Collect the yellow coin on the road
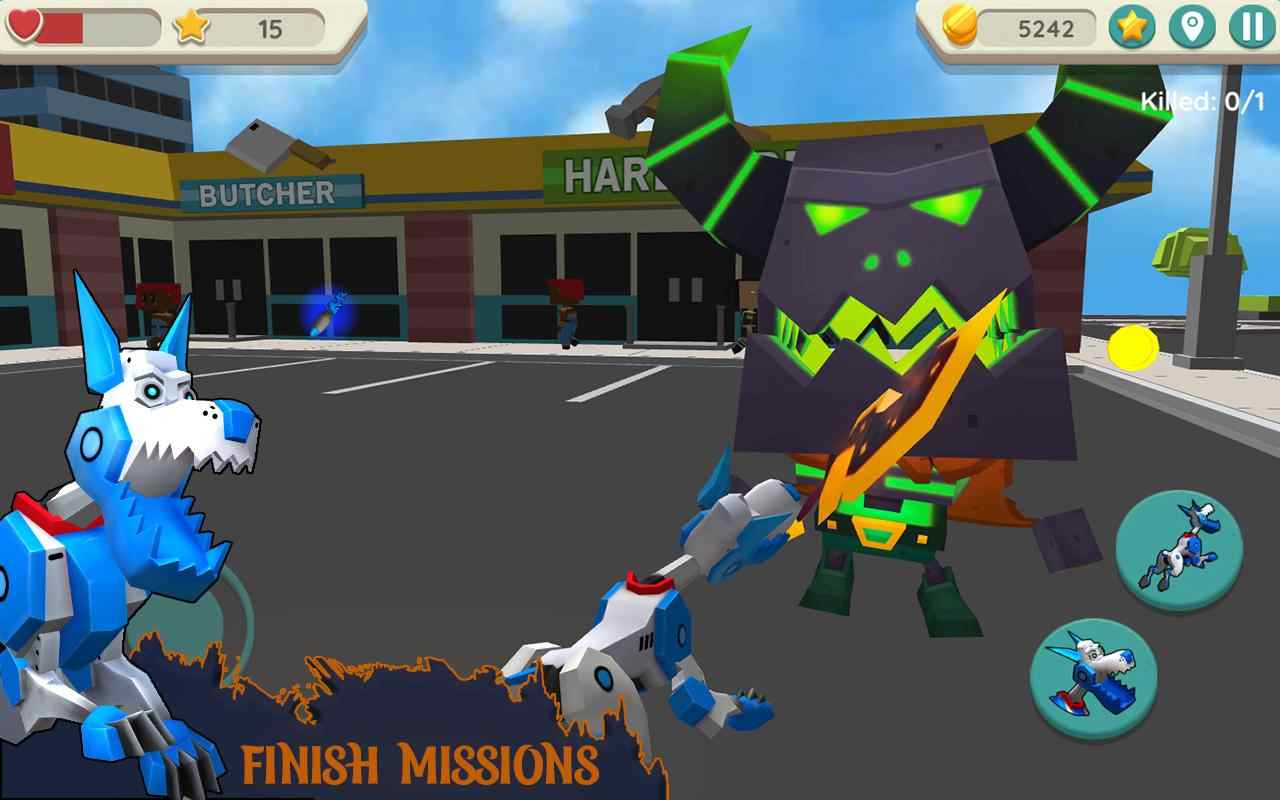 tap(1131, 348)
